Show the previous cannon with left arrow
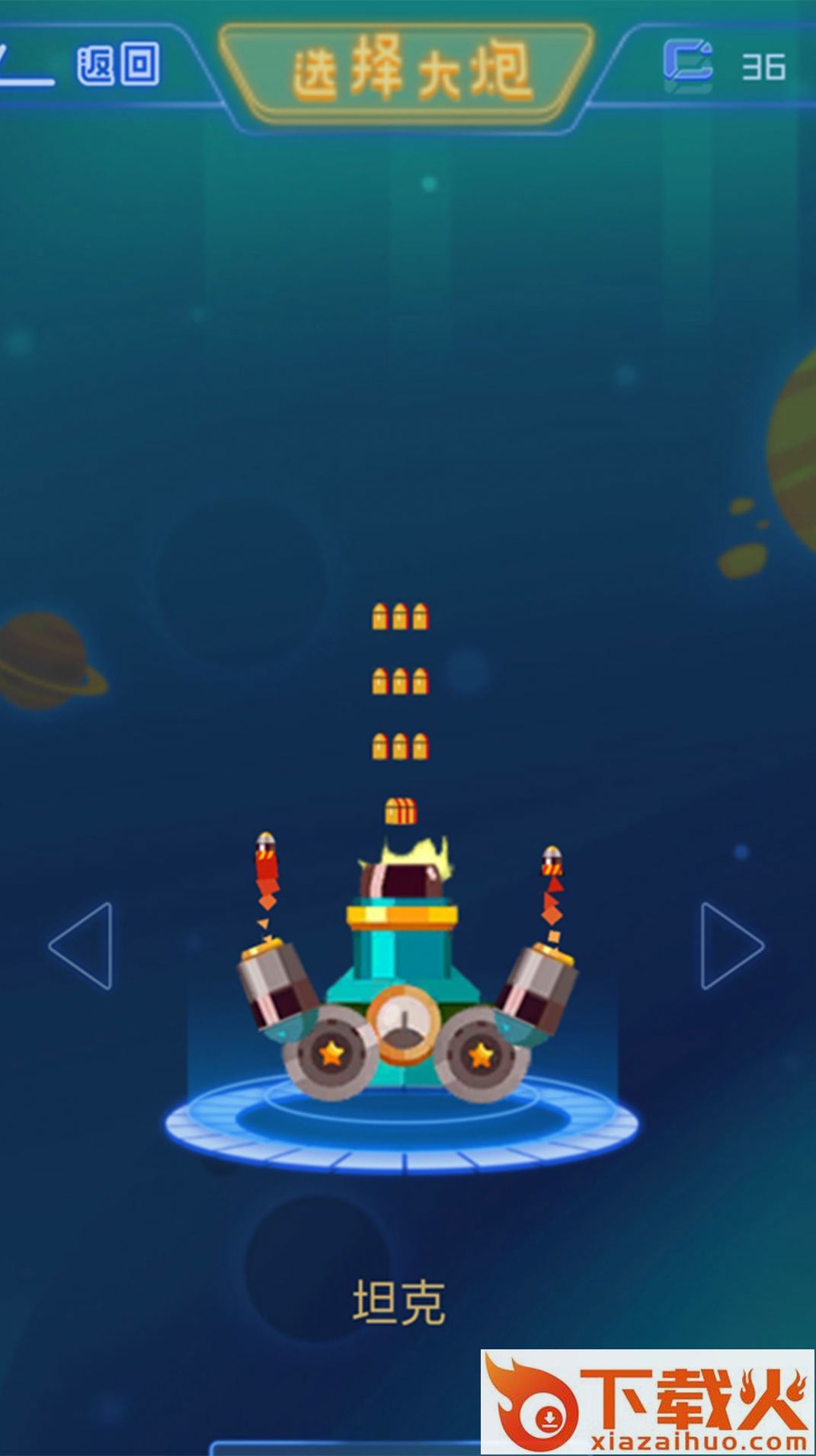Image resolution: width=816 pixels, height=1456 pixels. click(82, 946)
